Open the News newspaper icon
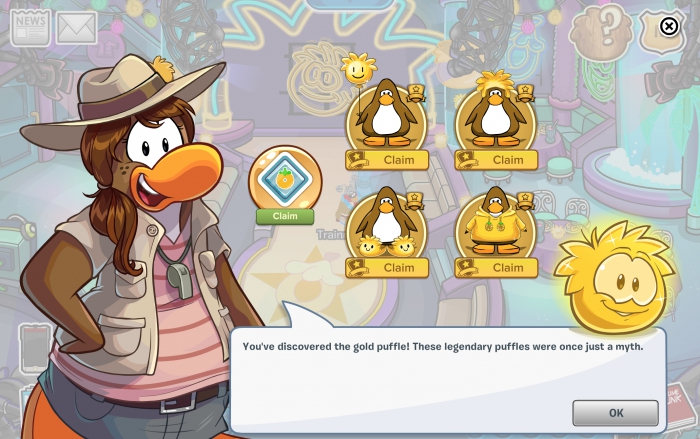Screen dimensions: 700x439 30,27
